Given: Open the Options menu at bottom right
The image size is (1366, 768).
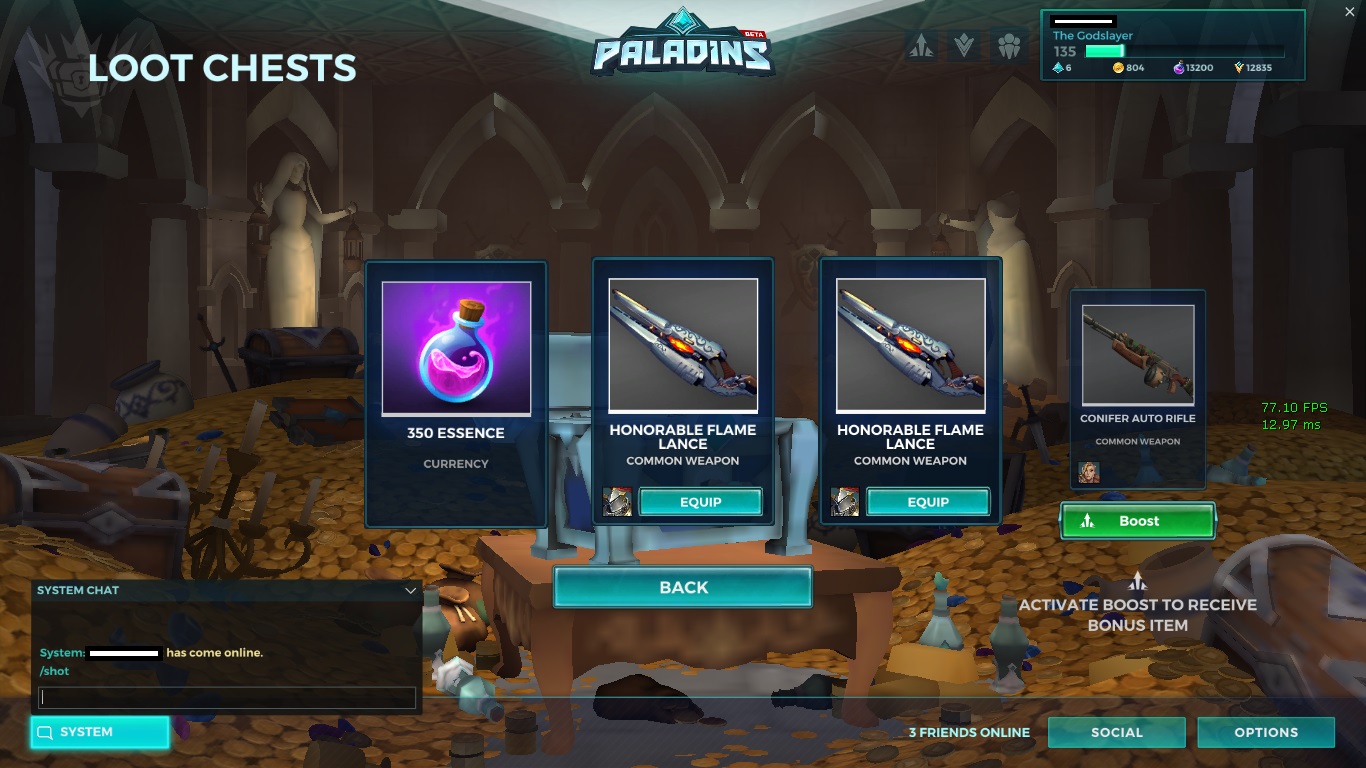Looking at the screenshot, I should [1265, 732].
